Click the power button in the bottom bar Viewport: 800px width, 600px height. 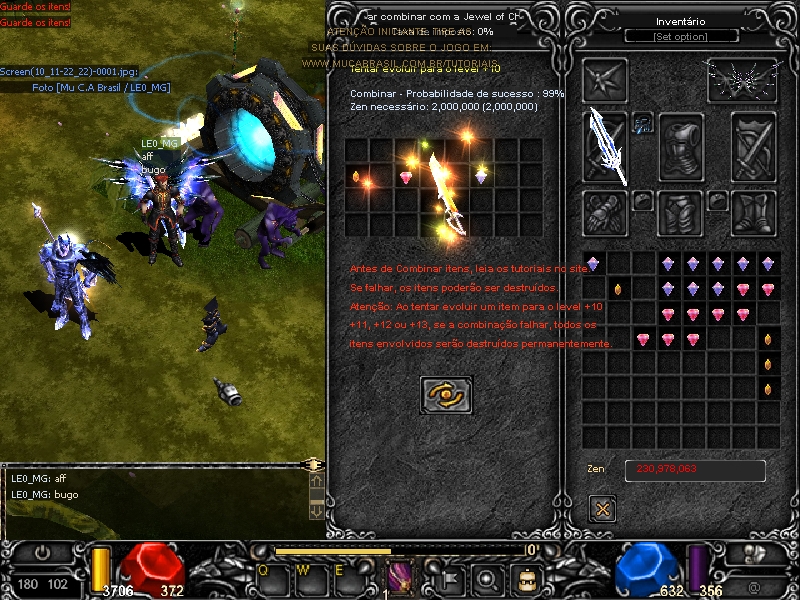(43, 552)
